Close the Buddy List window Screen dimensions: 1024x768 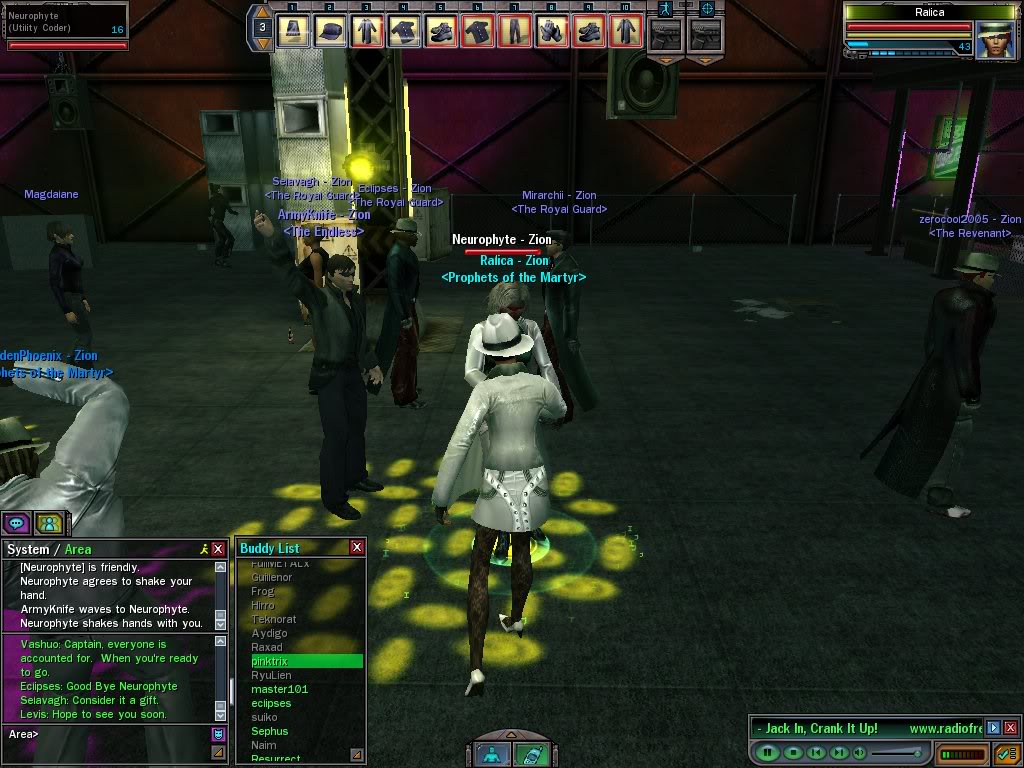click(357, 548)
